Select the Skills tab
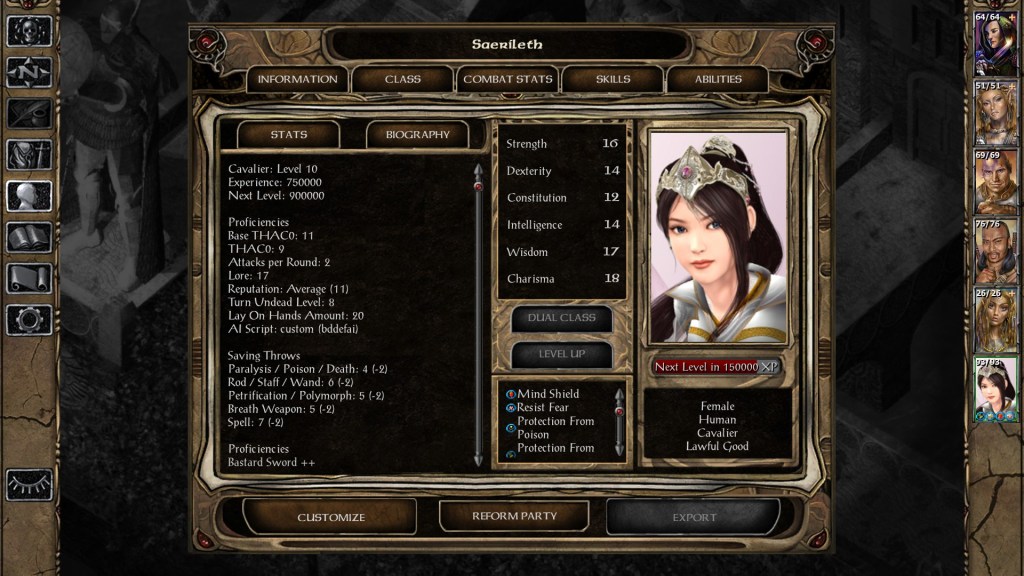This screenshot has width=1024, height=576. point(613,79)
